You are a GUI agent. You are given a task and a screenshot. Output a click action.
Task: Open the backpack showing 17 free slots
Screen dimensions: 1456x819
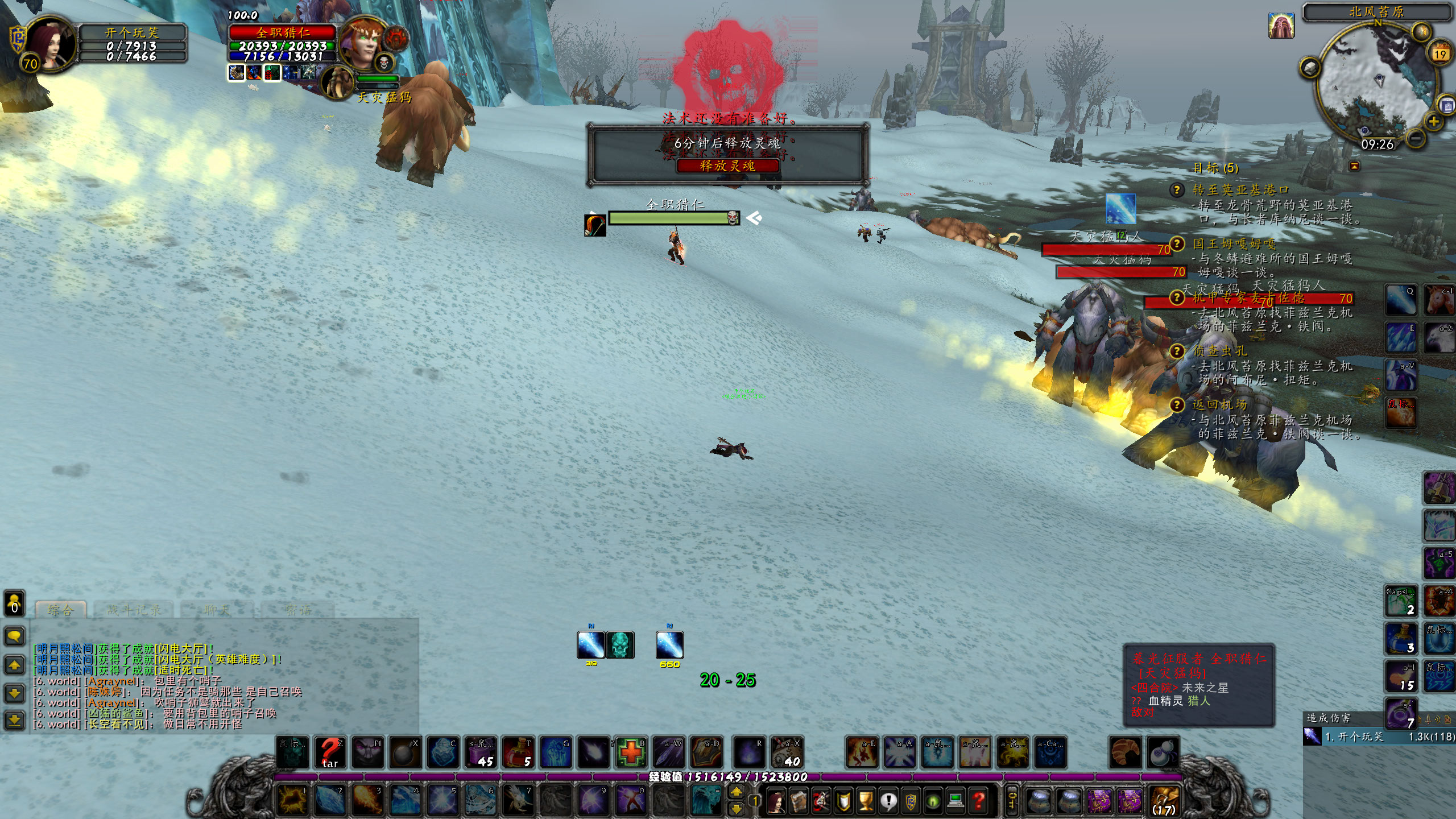1164,801
